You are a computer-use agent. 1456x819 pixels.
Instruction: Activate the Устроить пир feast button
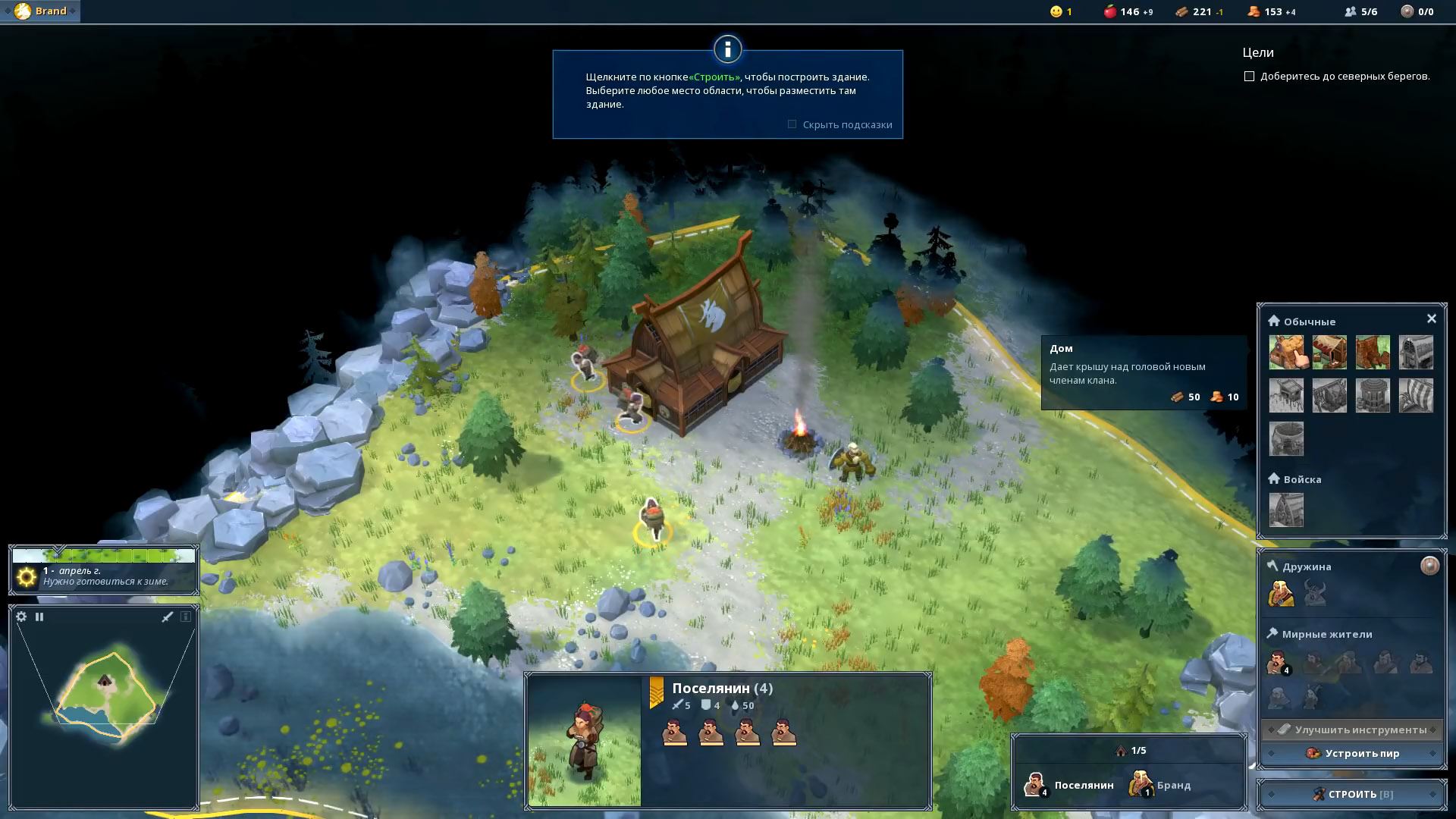[x=1352, y=753]
